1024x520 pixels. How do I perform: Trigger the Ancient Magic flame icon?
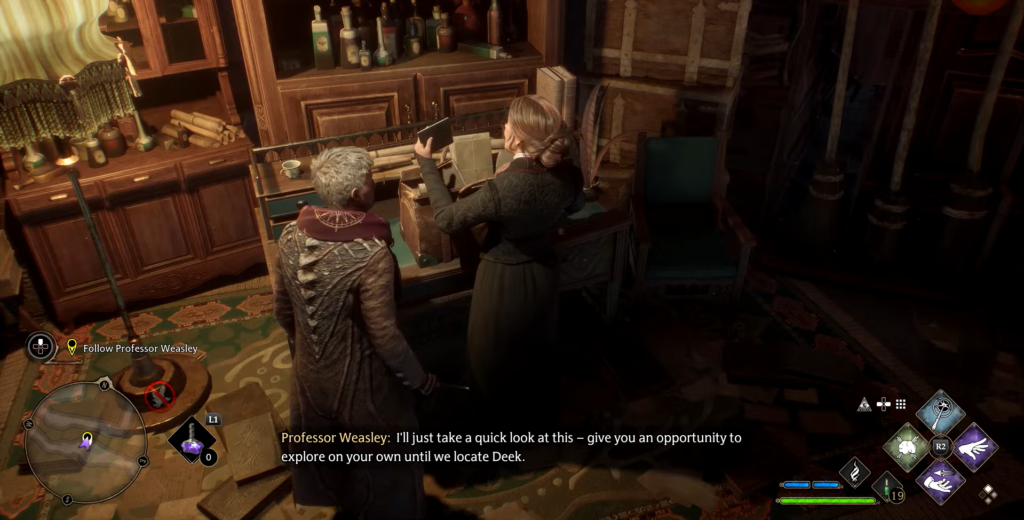tap(856, 471)
